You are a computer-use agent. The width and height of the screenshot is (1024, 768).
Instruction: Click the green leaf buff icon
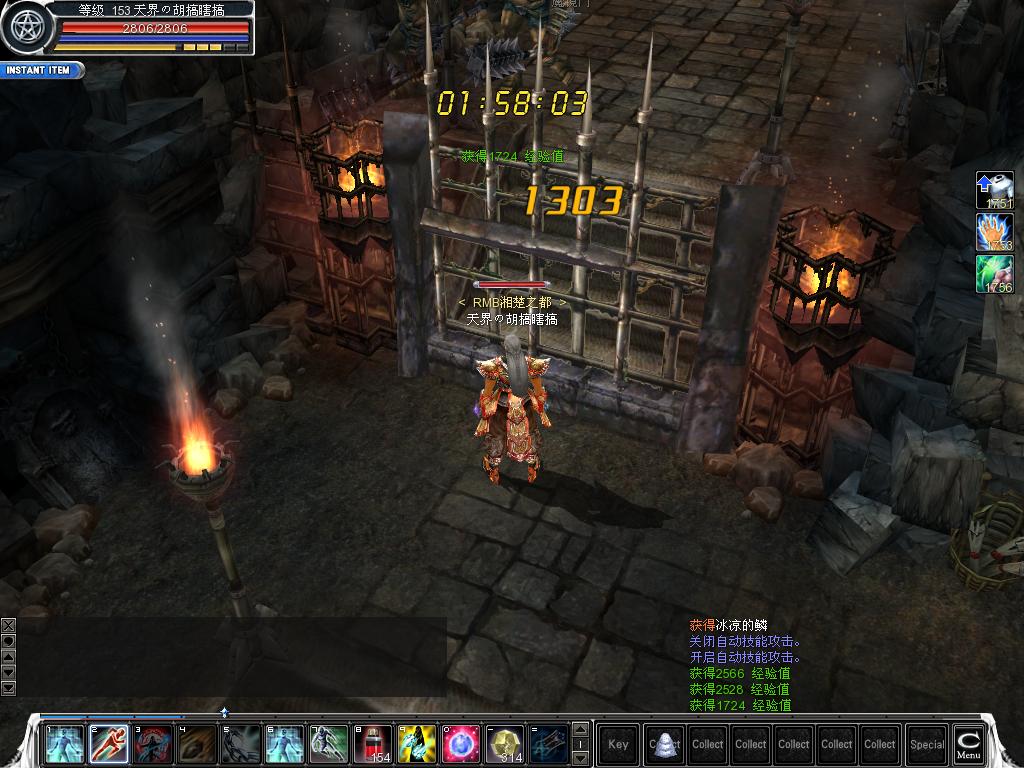[995, 274]
